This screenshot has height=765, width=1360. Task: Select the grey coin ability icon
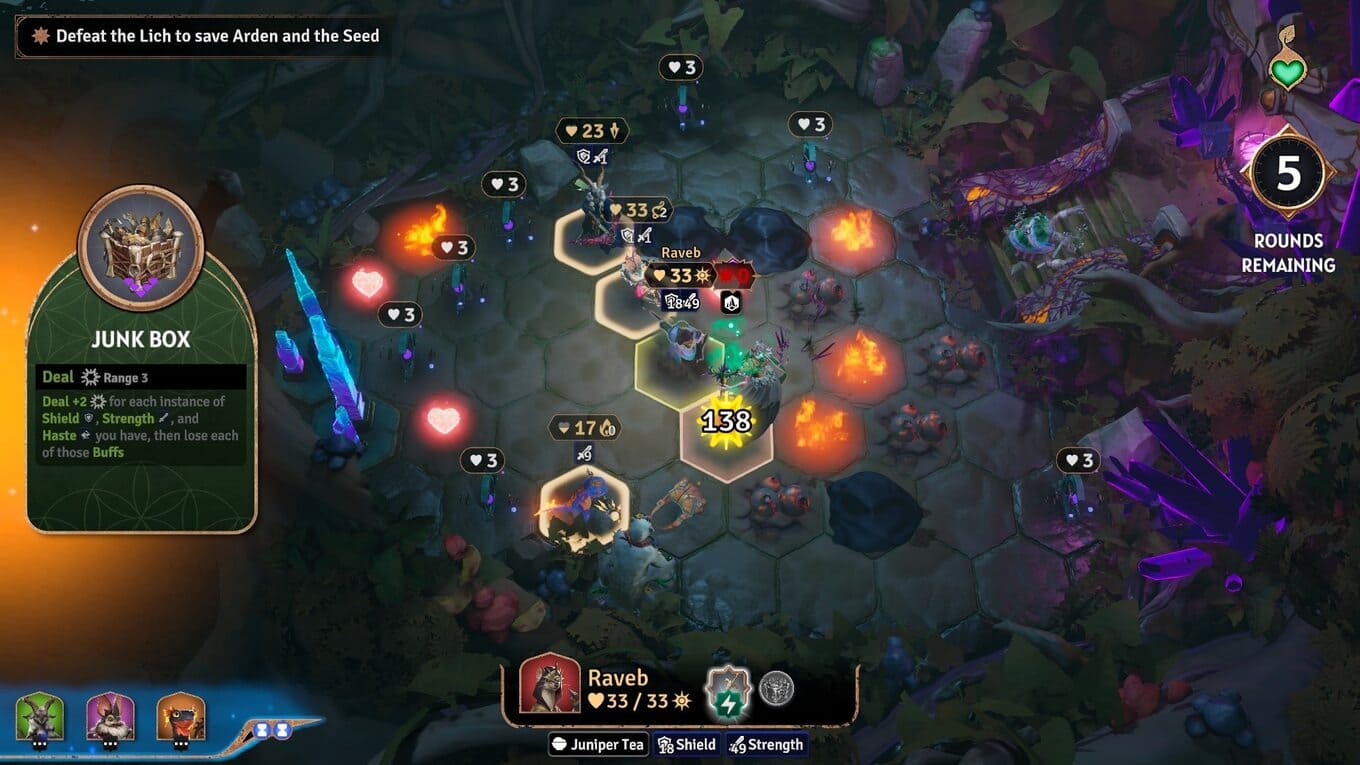[777, 688]
